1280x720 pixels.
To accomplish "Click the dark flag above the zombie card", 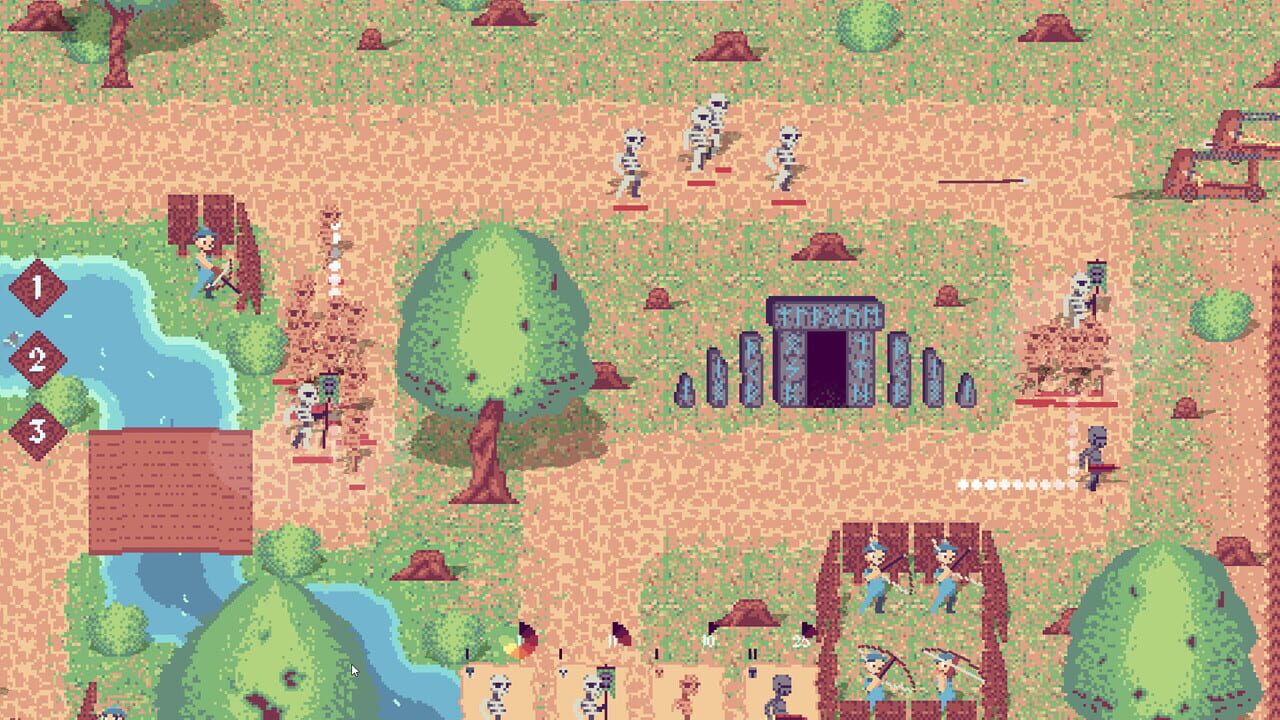I will coord(807,630).
